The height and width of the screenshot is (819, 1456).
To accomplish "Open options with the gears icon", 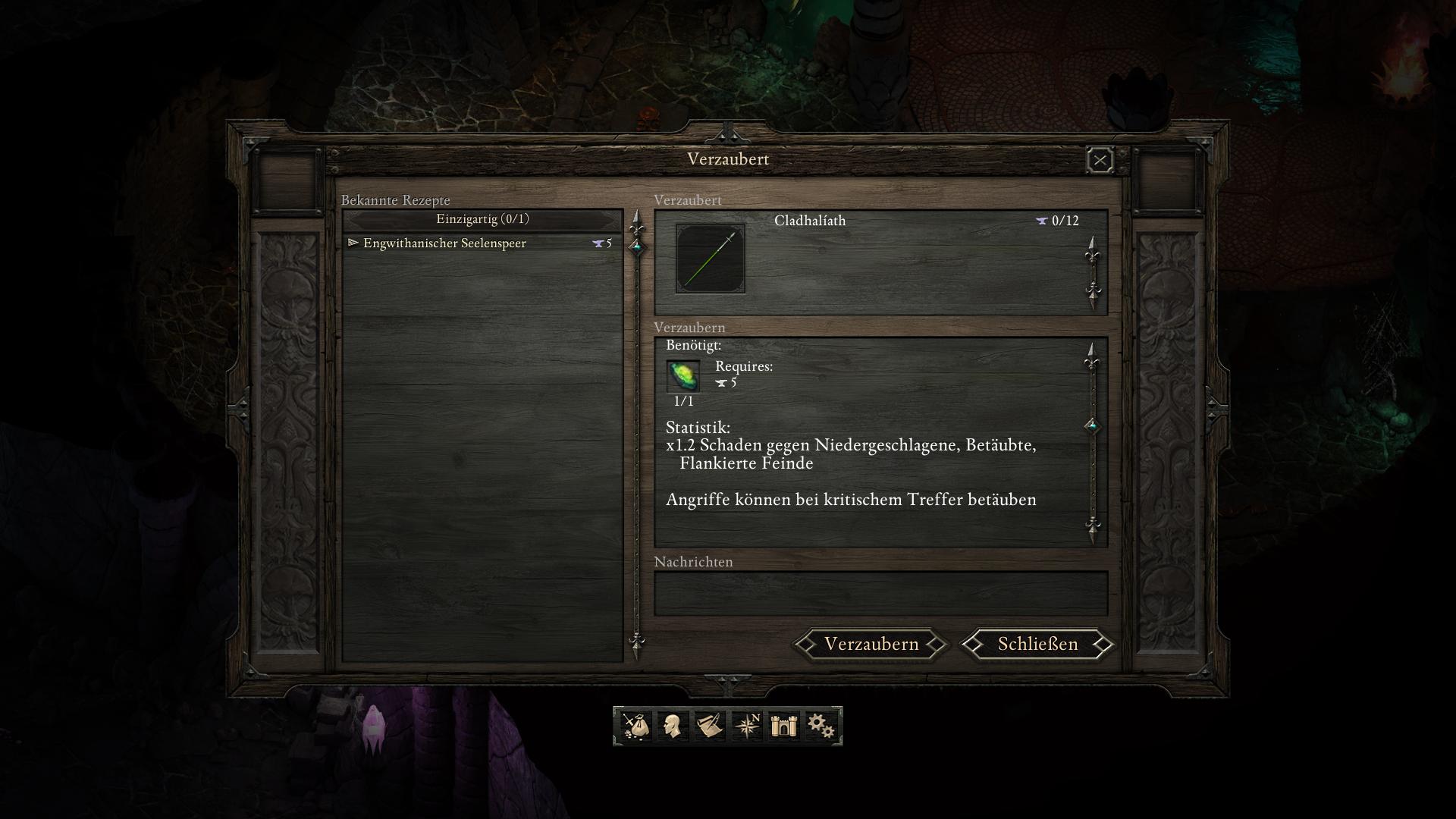I will point(821,726).
